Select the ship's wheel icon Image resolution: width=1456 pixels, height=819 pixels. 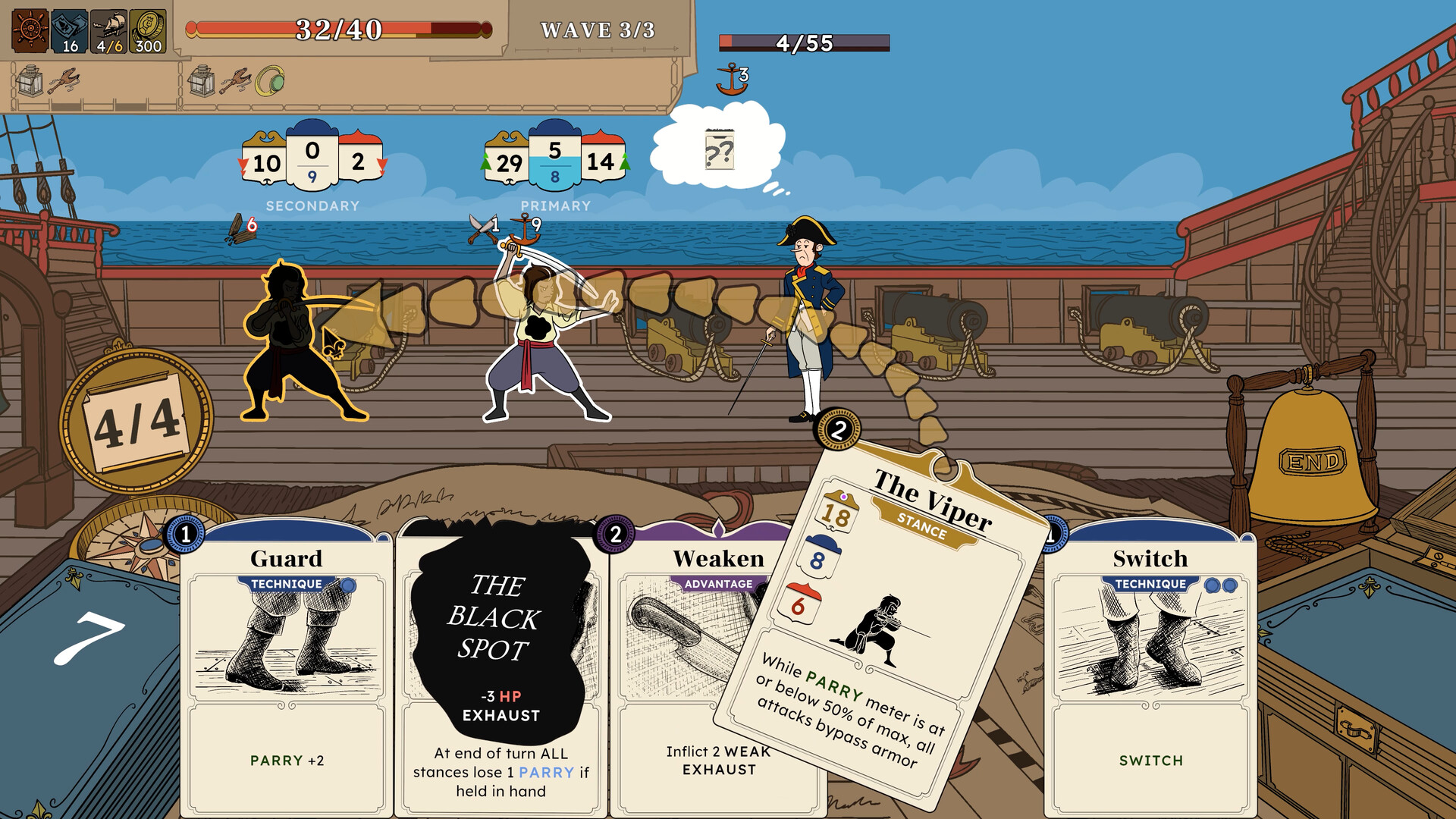coord(29,30)
